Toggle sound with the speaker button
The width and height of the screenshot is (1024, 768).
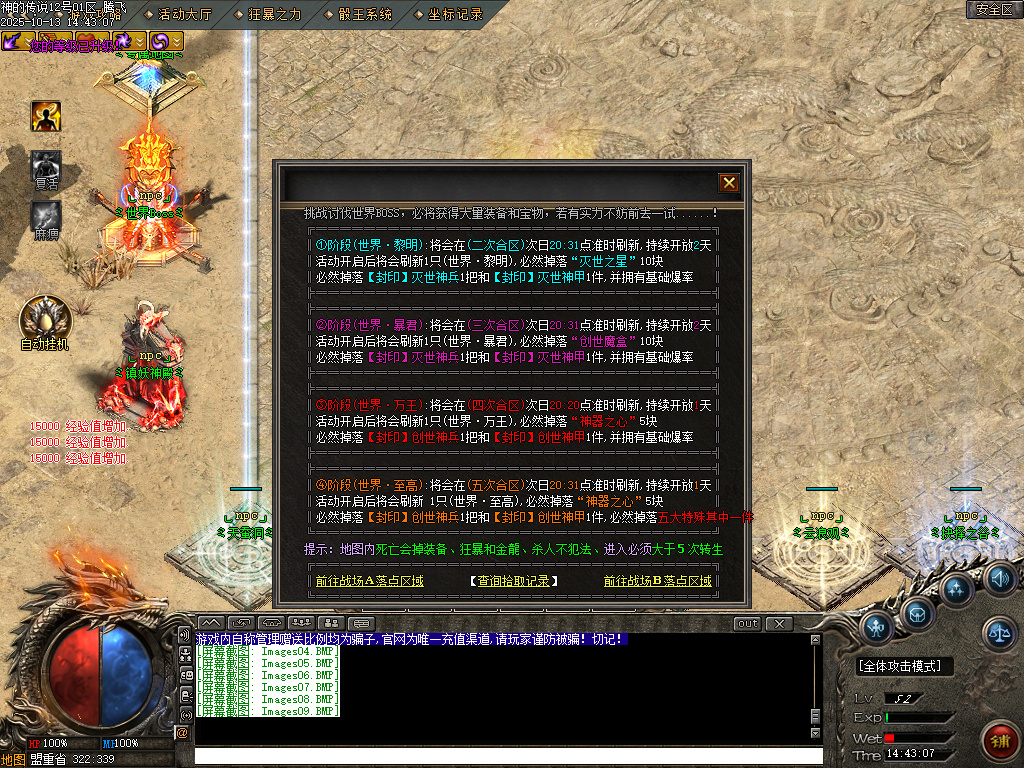tap(999, 578)
